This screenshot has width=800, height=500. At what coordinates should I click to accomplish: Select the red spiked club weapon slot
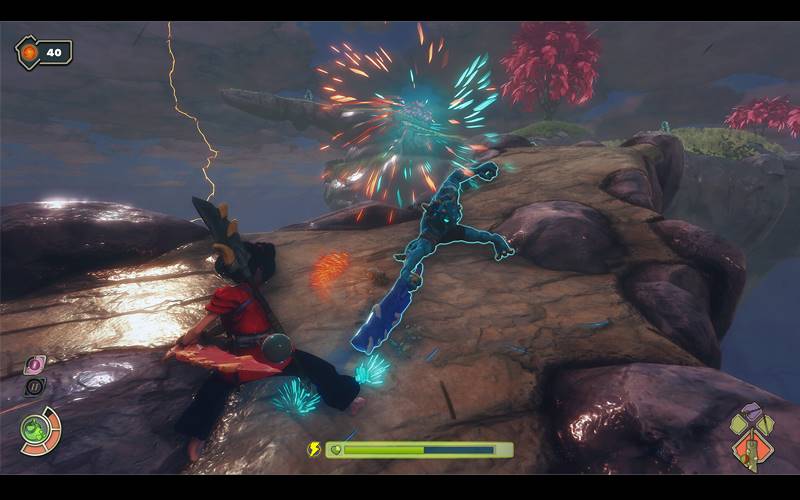tap(750, 451)
